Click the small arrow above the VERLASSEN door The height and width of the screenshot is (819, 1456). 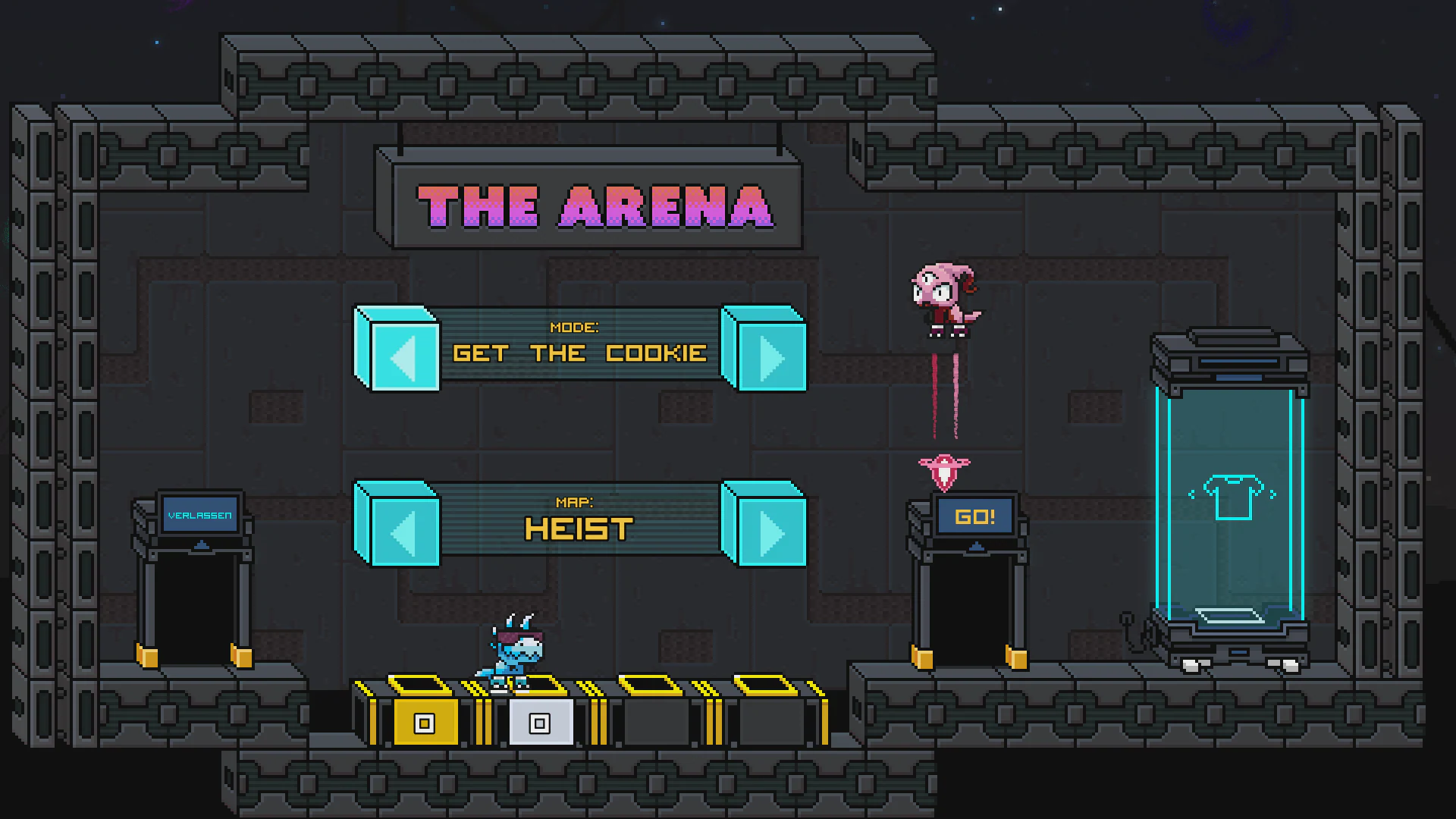tap(199, 543)
